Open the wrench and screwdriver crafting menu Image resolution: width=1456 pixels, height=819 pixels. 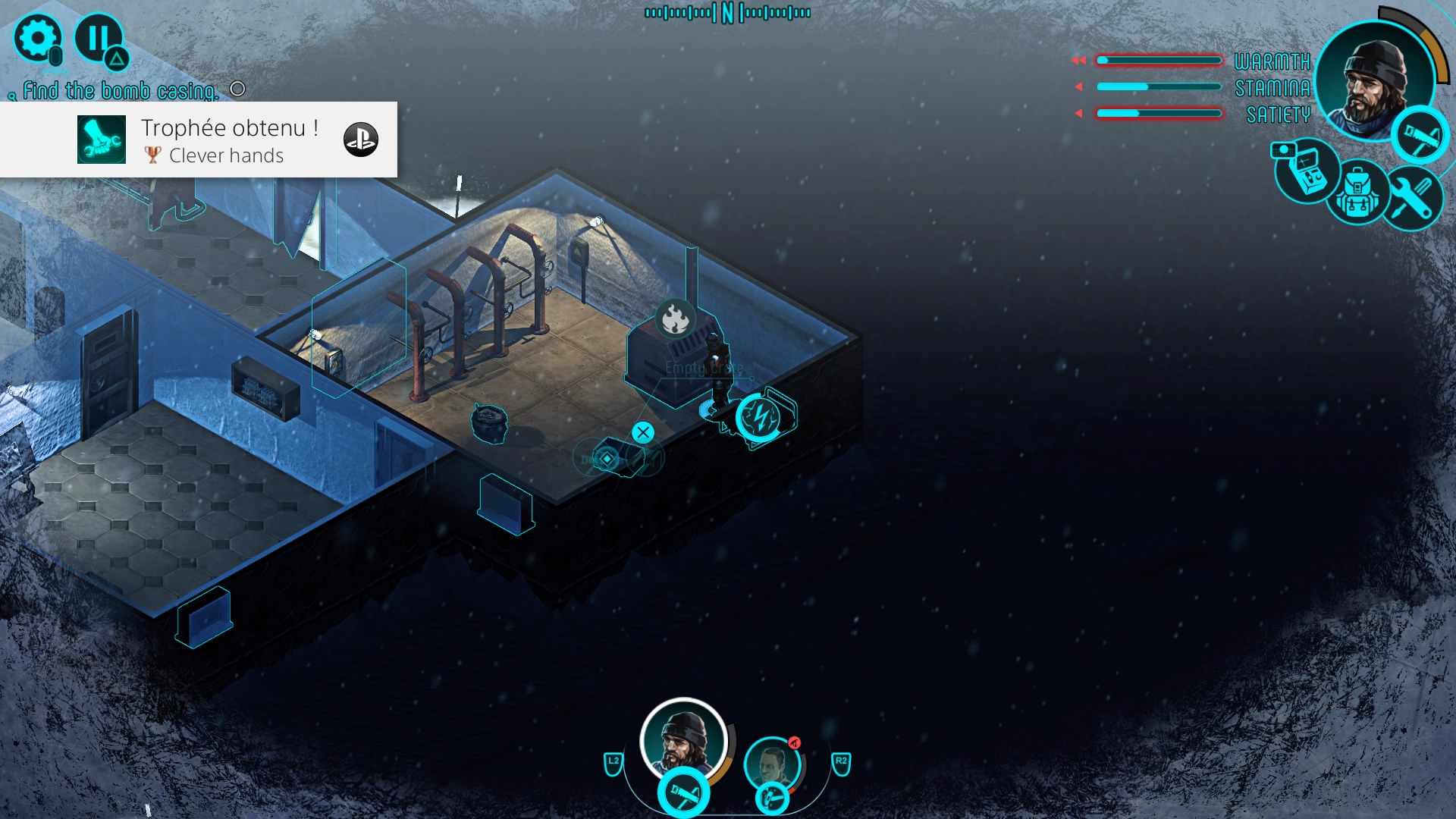pos(1410,198)
